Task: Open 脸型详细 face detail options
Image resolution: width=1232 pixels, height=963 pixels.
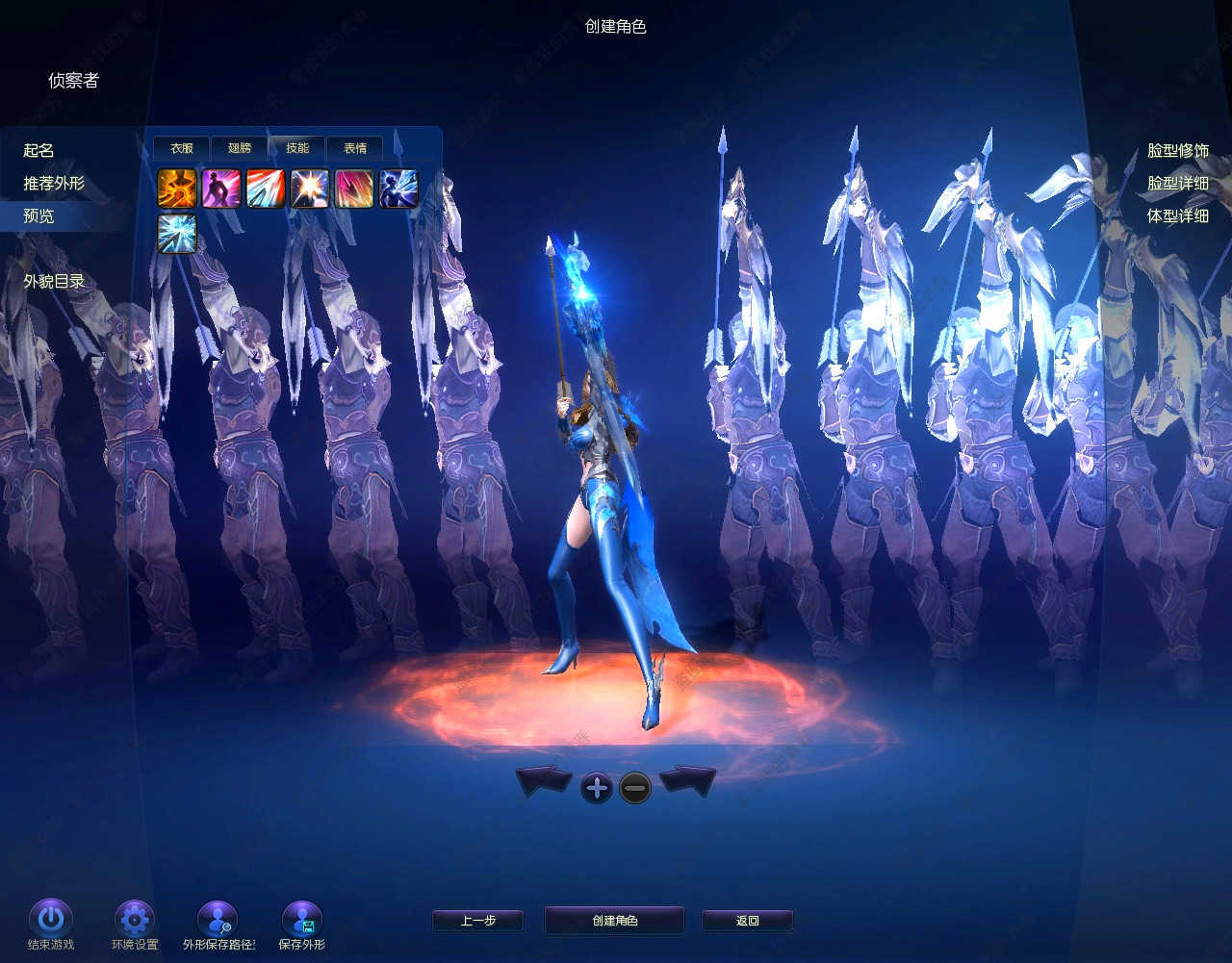Action: tap(1177, 184)
